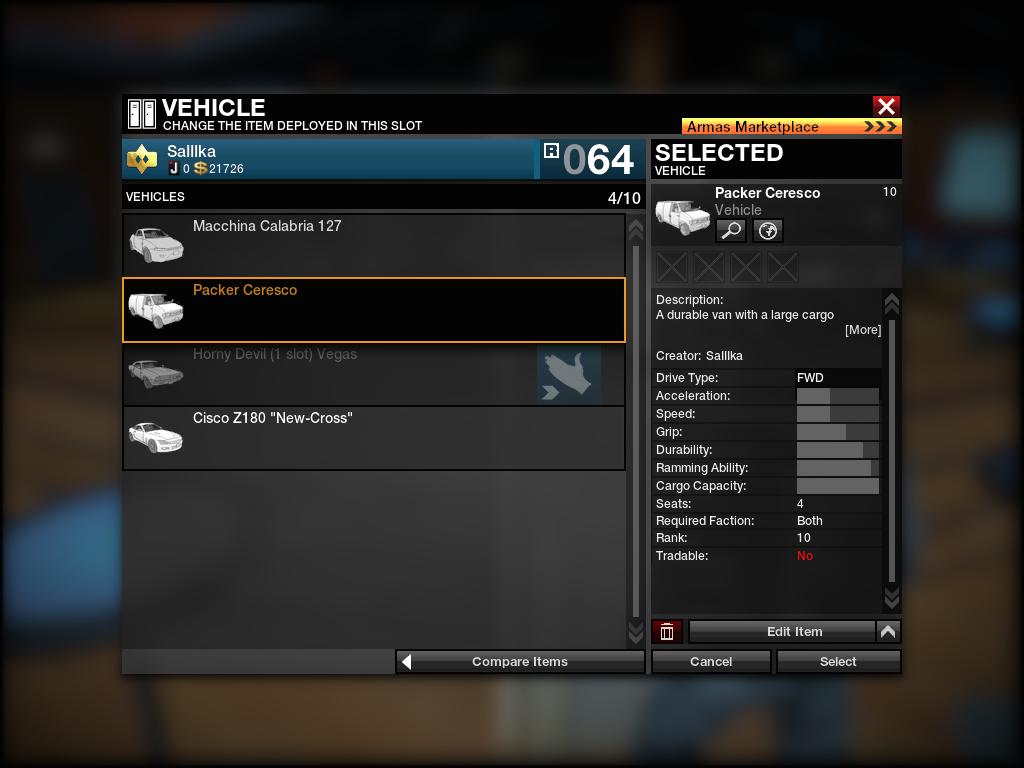
Task: Expand the arrow beside Edit Item
Action: pyautogui.click(x=888, y=632)
